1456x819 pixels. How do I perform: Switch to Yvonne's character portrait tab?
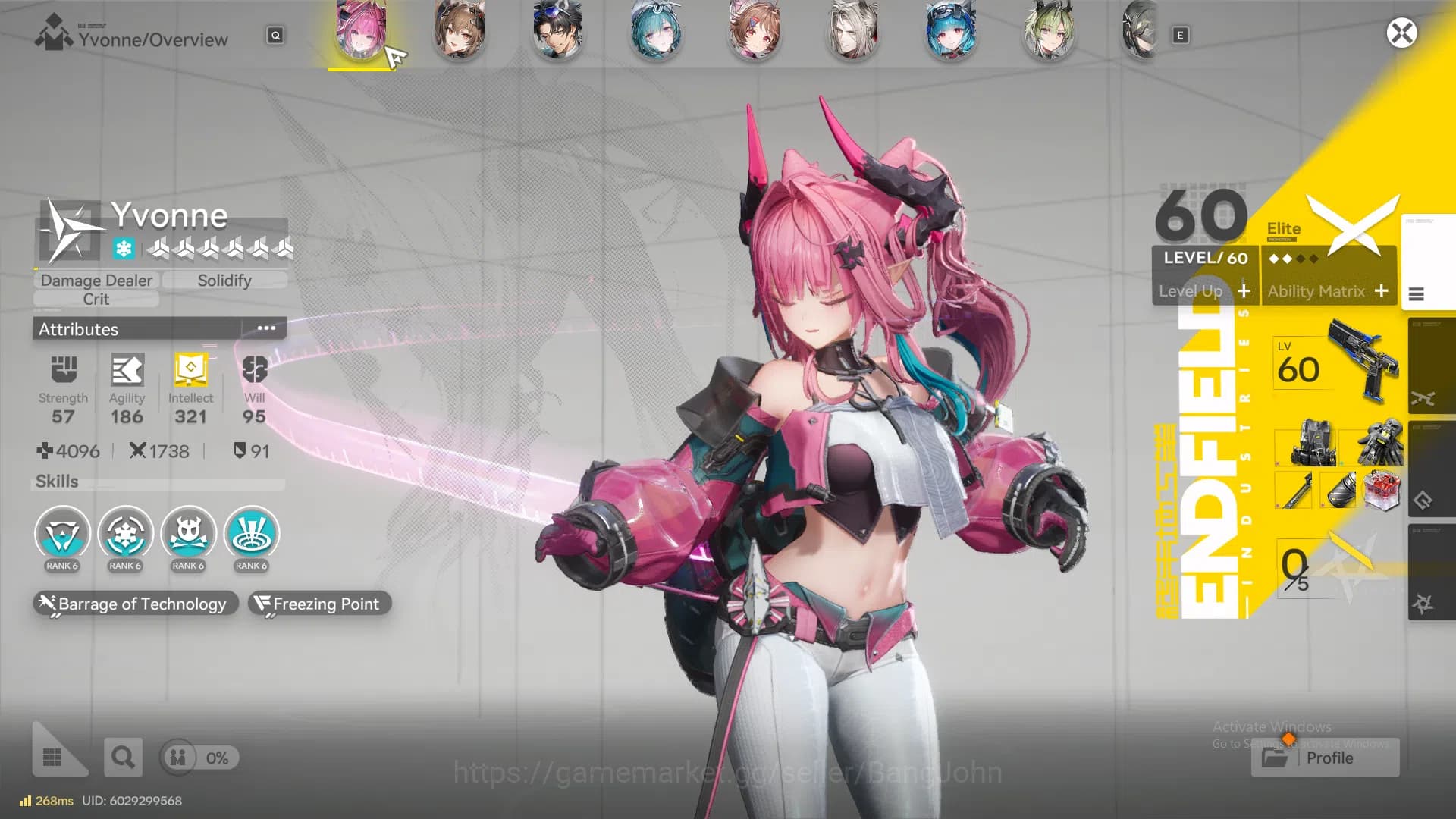point(362,32)
